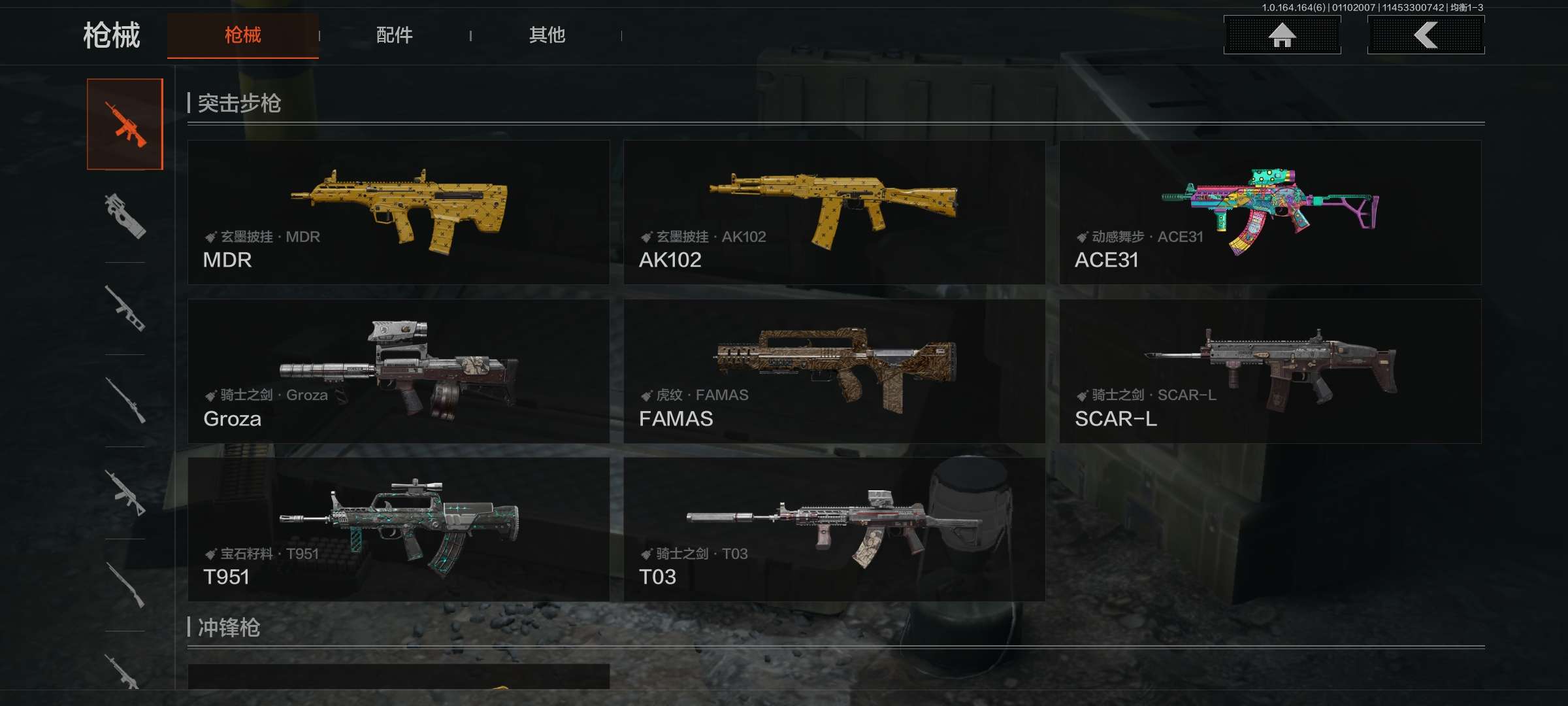Image resolution: width=1568 pixels, height=706 pixels.
Task: Select the P90 submachine gun category icon
Action: point(125,216)
